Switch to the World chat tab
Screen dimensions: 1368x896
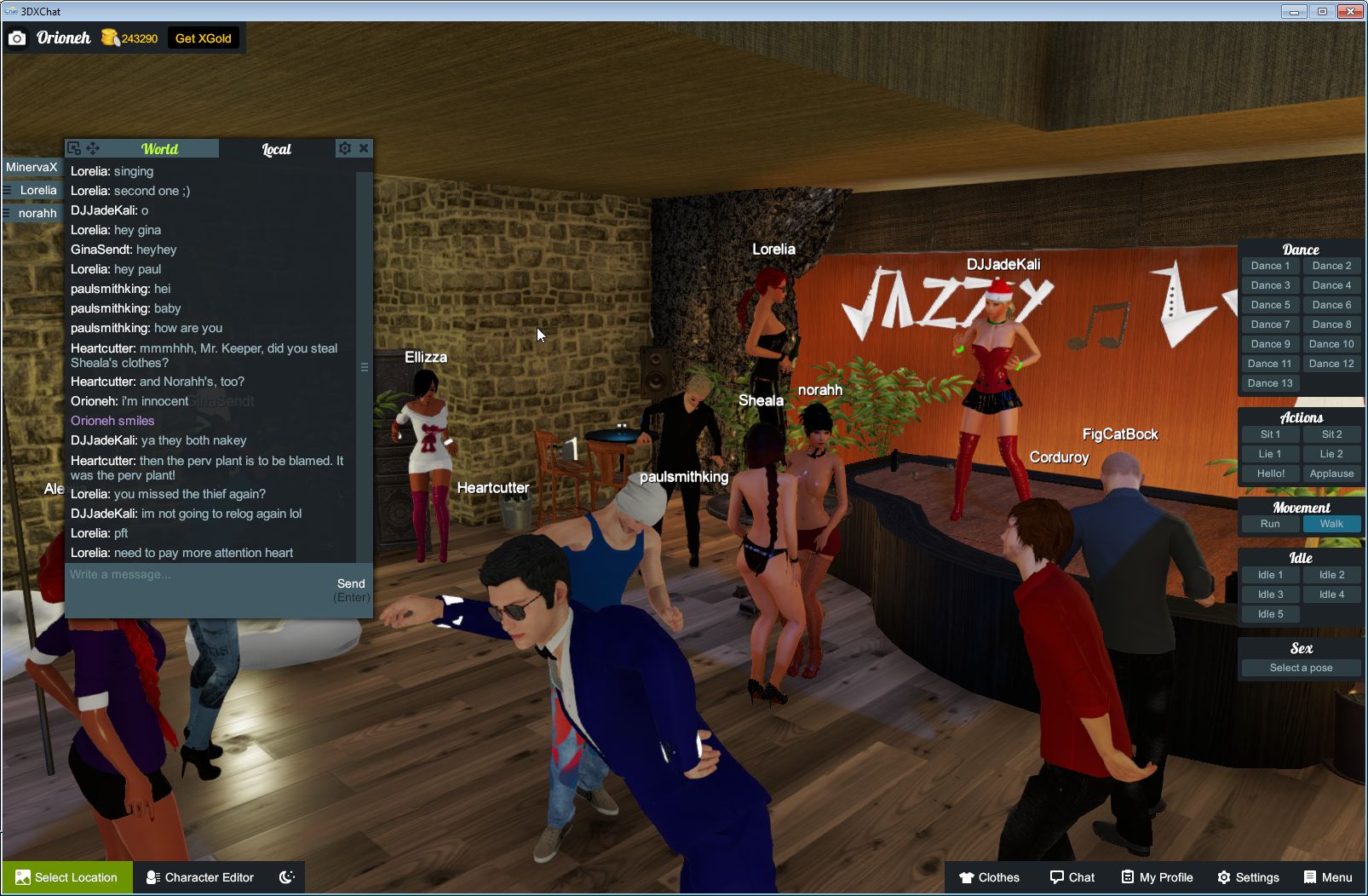[159, 149]
